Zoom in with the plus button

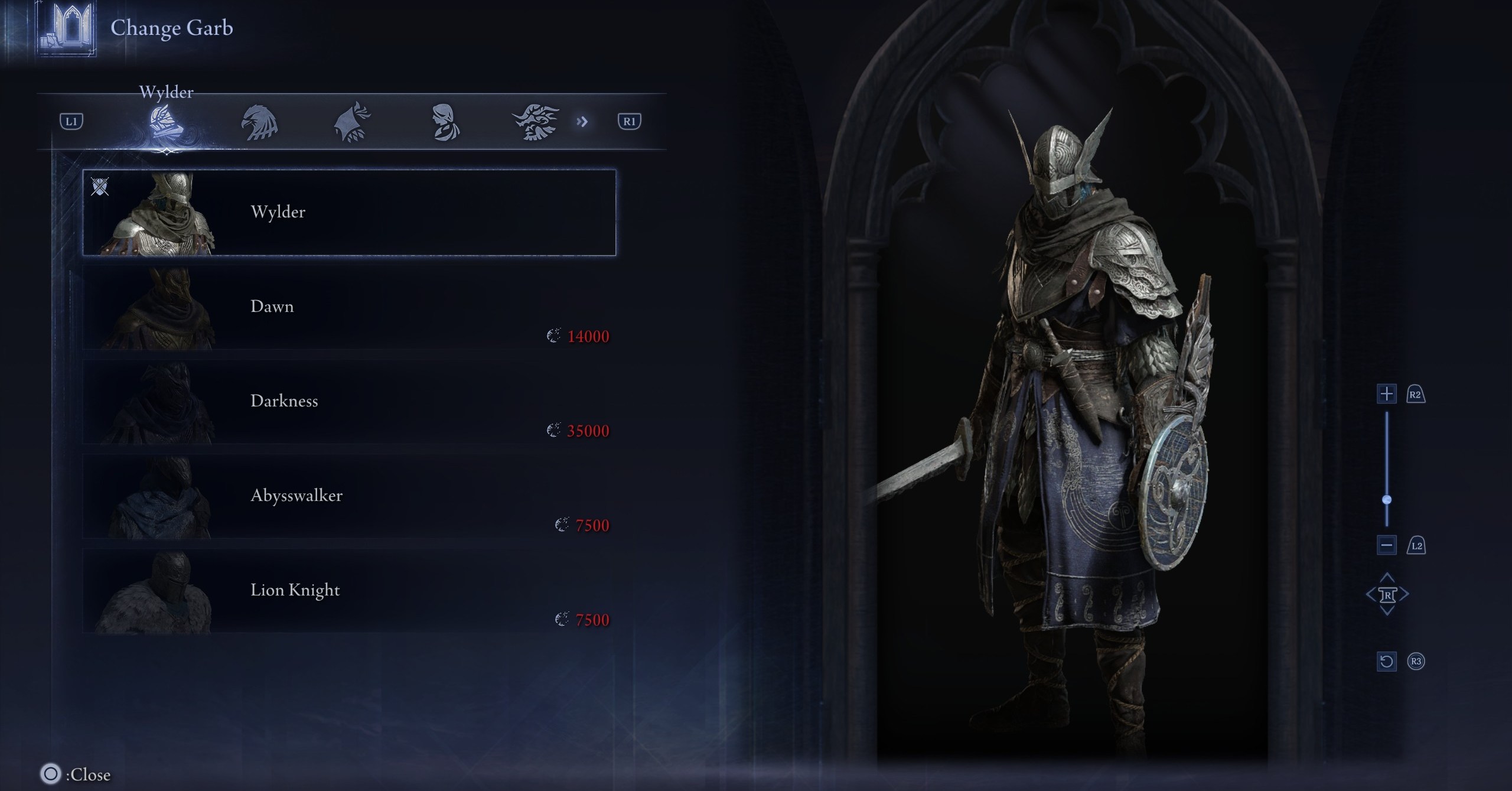click(x=1386, y=394)
